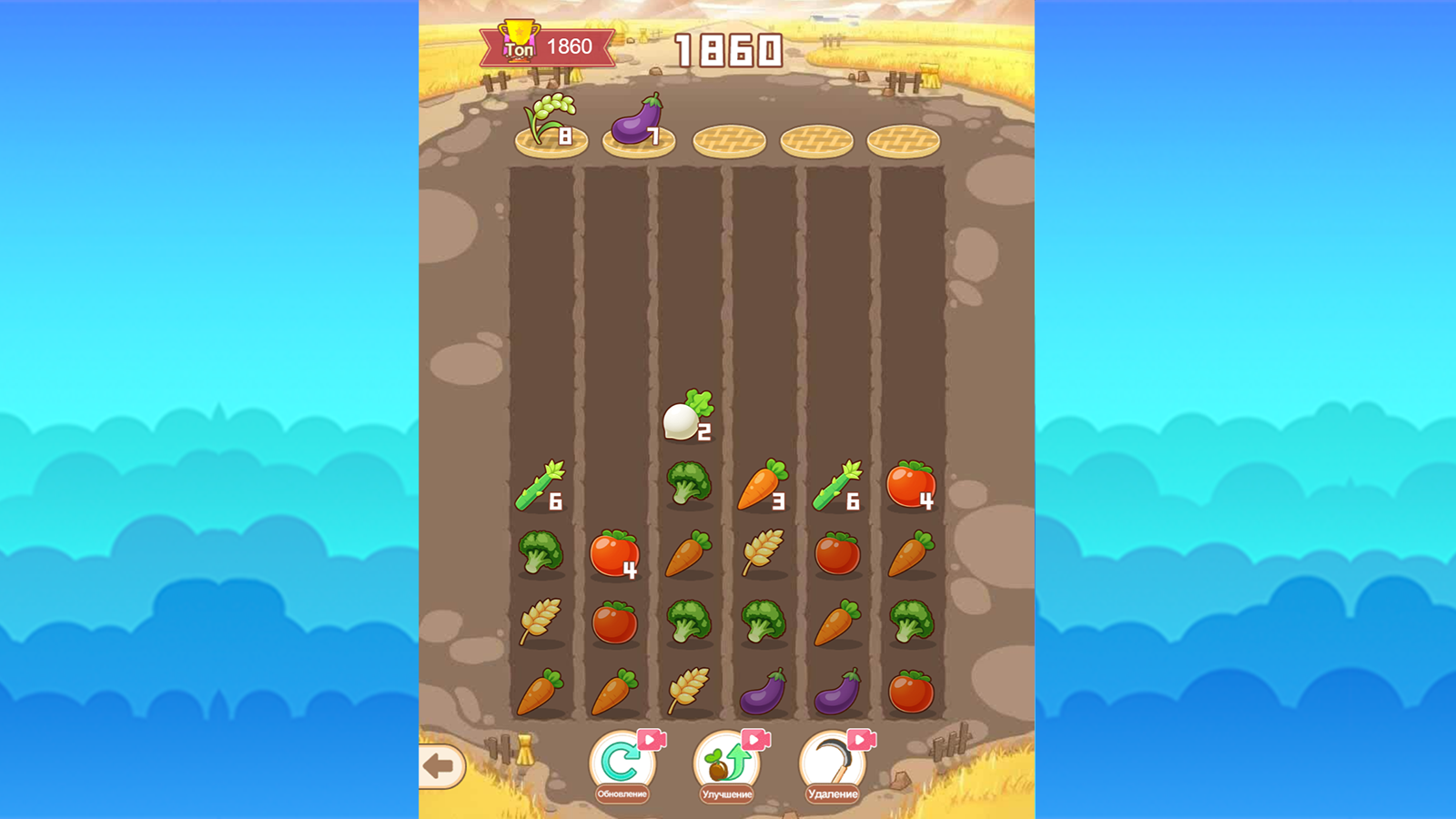Select the Улучшение sprout upgrade icon
Screen dimensions: 1456x819
(x=724, y=764)
